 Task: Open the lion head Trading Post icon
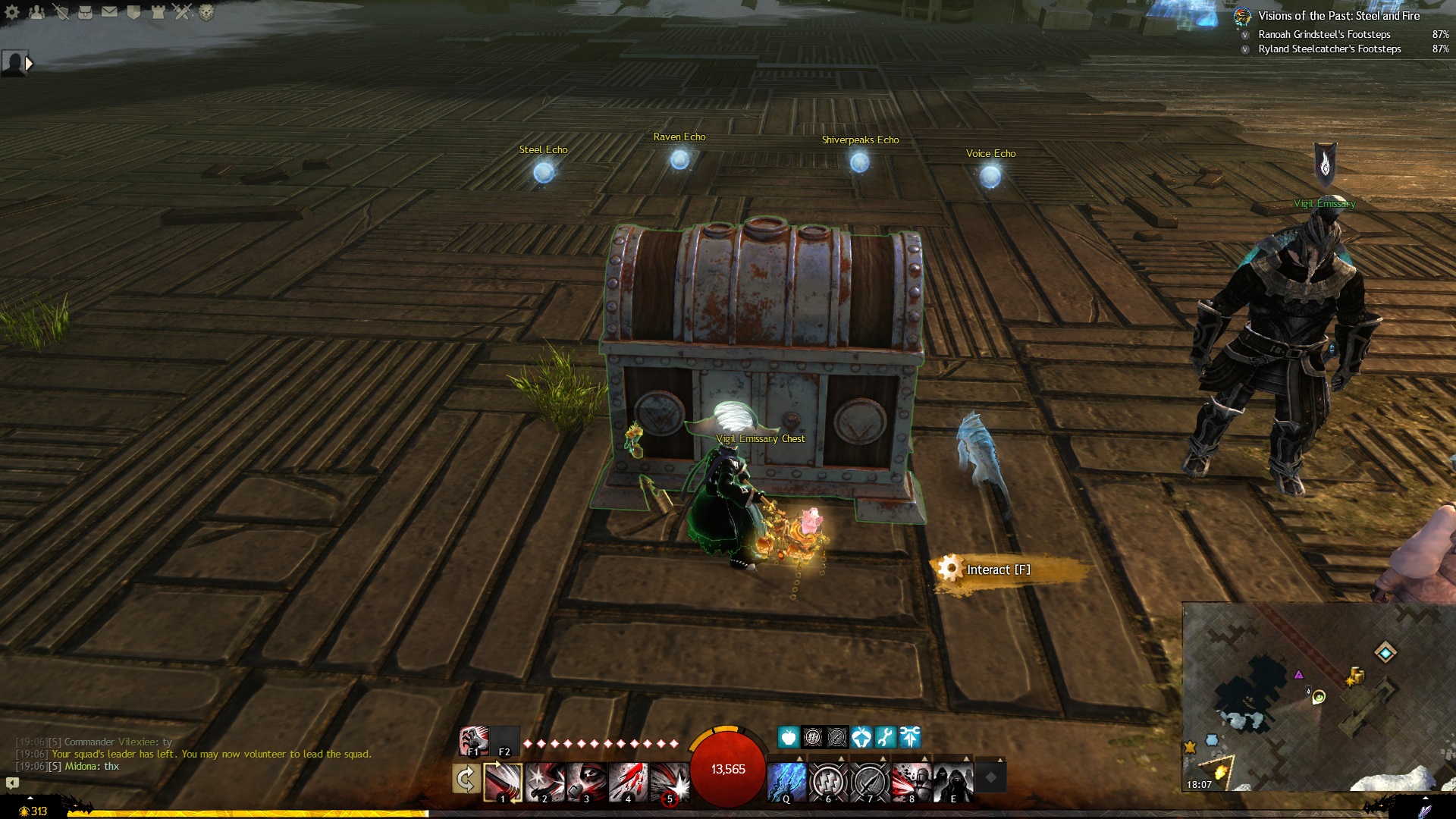click(206, 12)
